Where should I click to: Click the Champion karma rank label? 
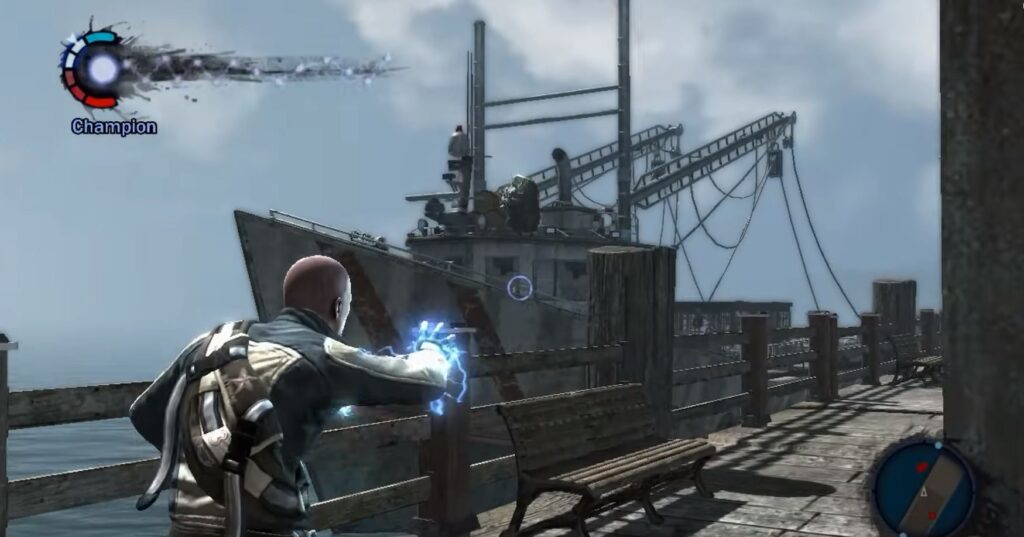click(114, 127)
